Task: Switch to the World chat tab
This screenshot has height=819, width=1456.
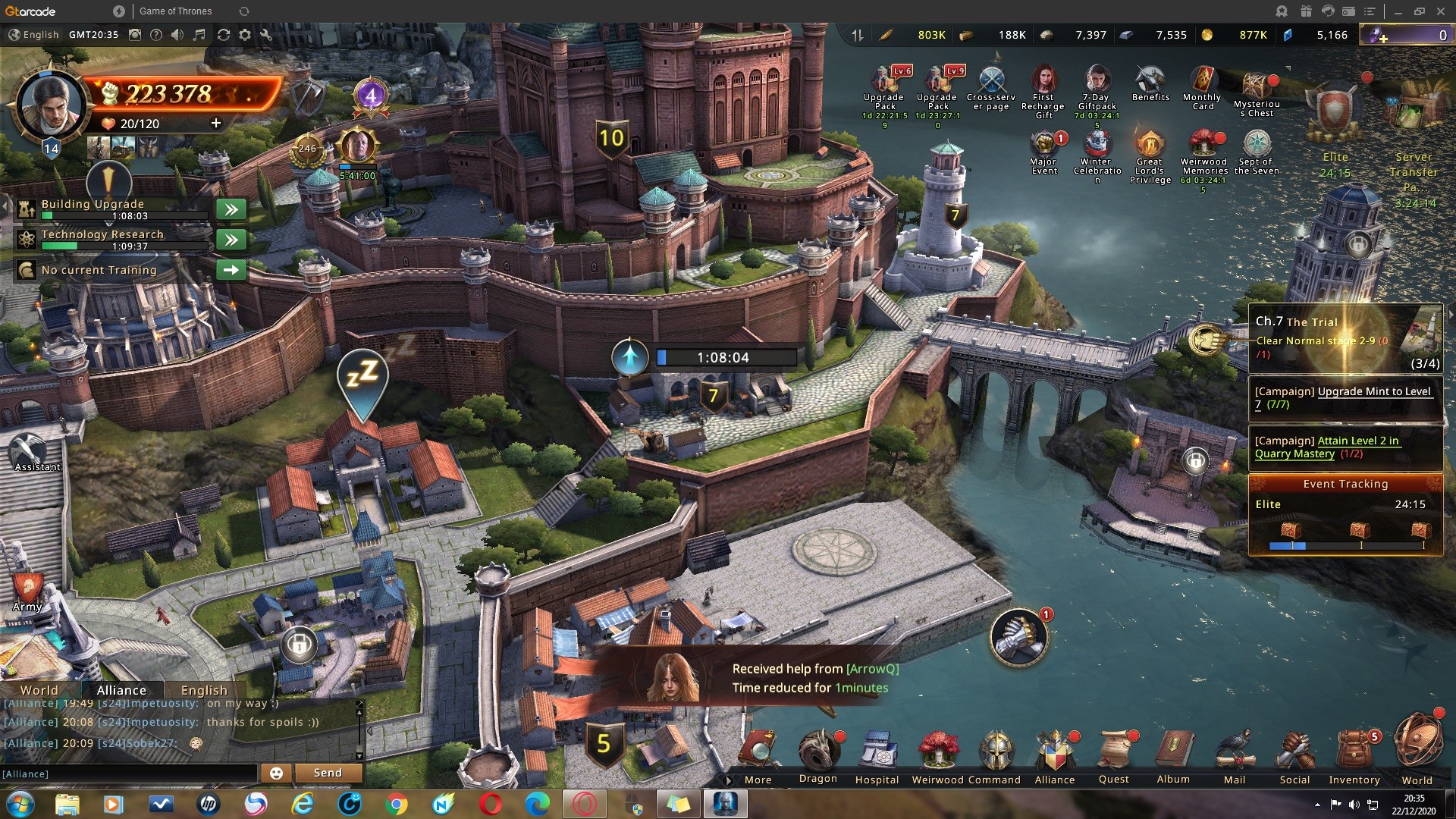Action: pyautogui.click(x=39, y=690)
